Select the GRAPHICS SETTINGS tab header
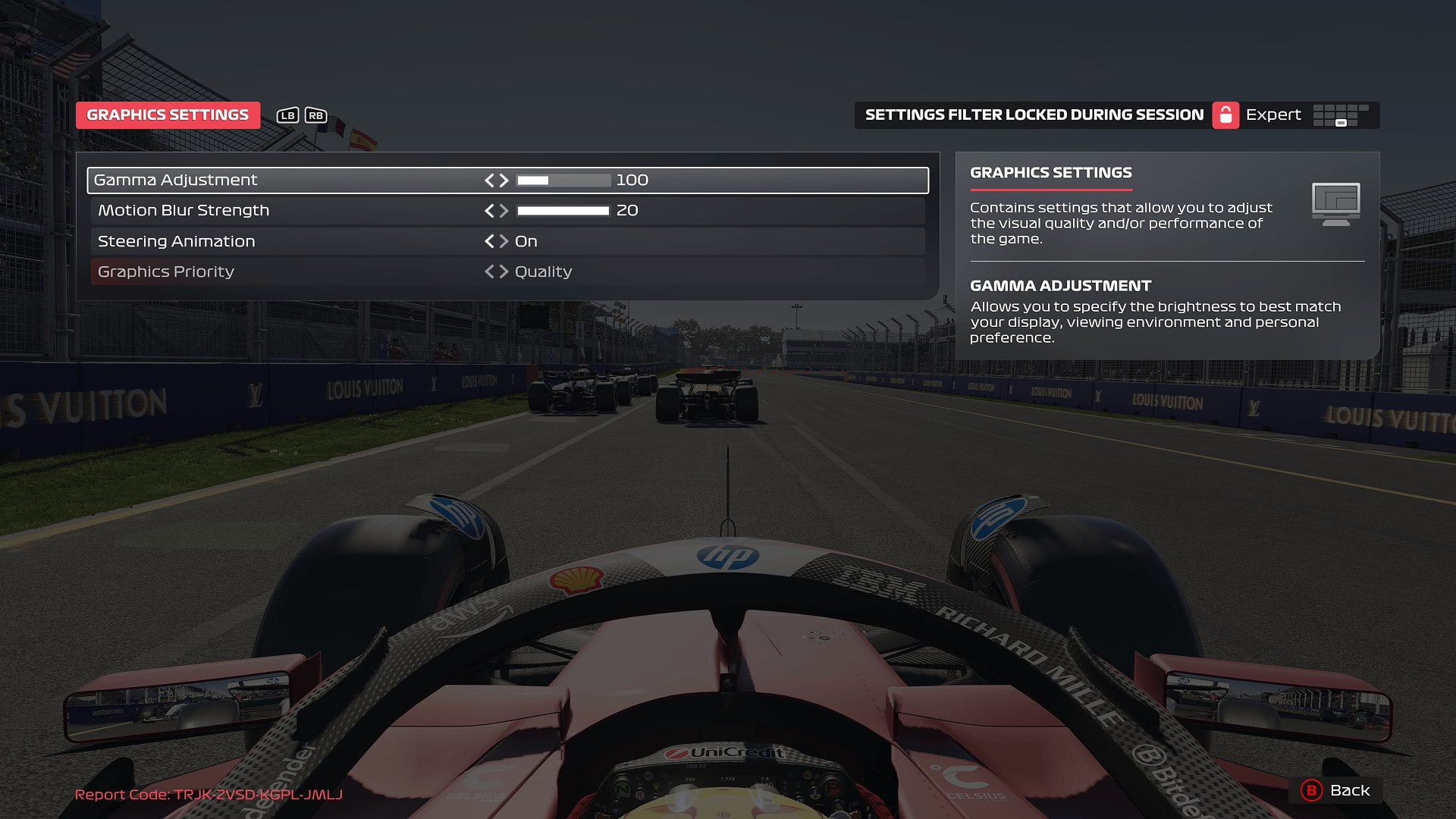This screenshot has height=819, width=1456. 167,115
